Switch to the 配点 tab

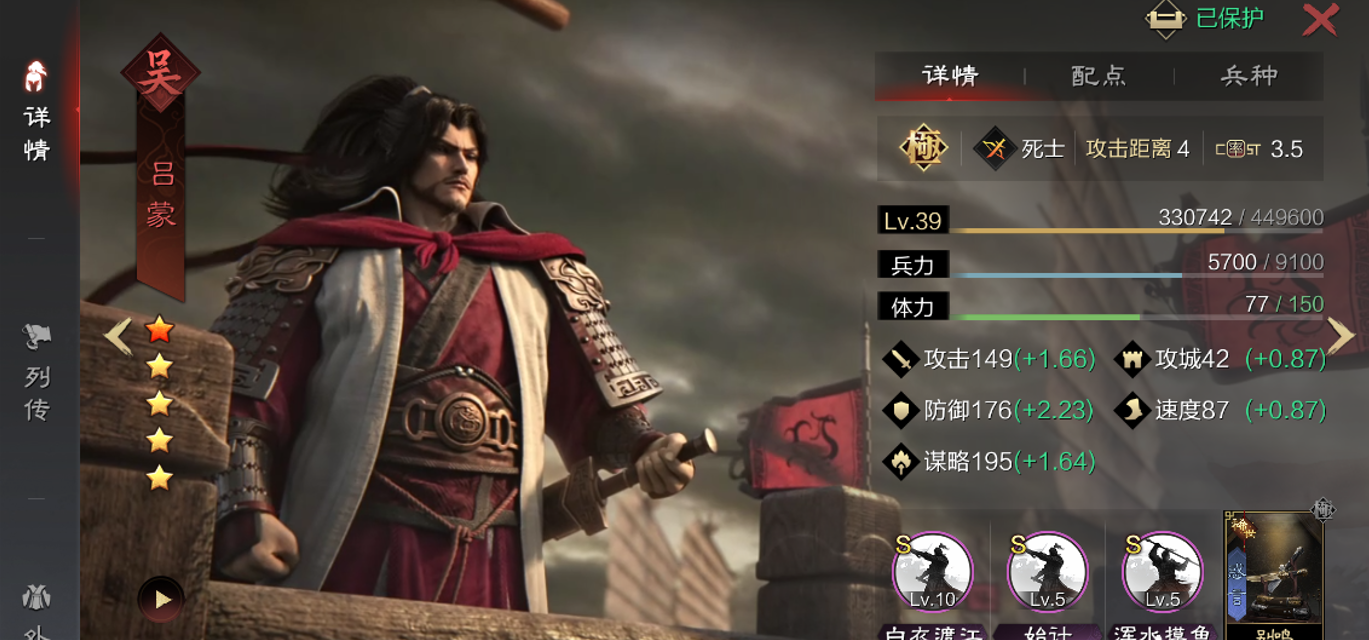pyautogui.click(x=1099, y=76)
